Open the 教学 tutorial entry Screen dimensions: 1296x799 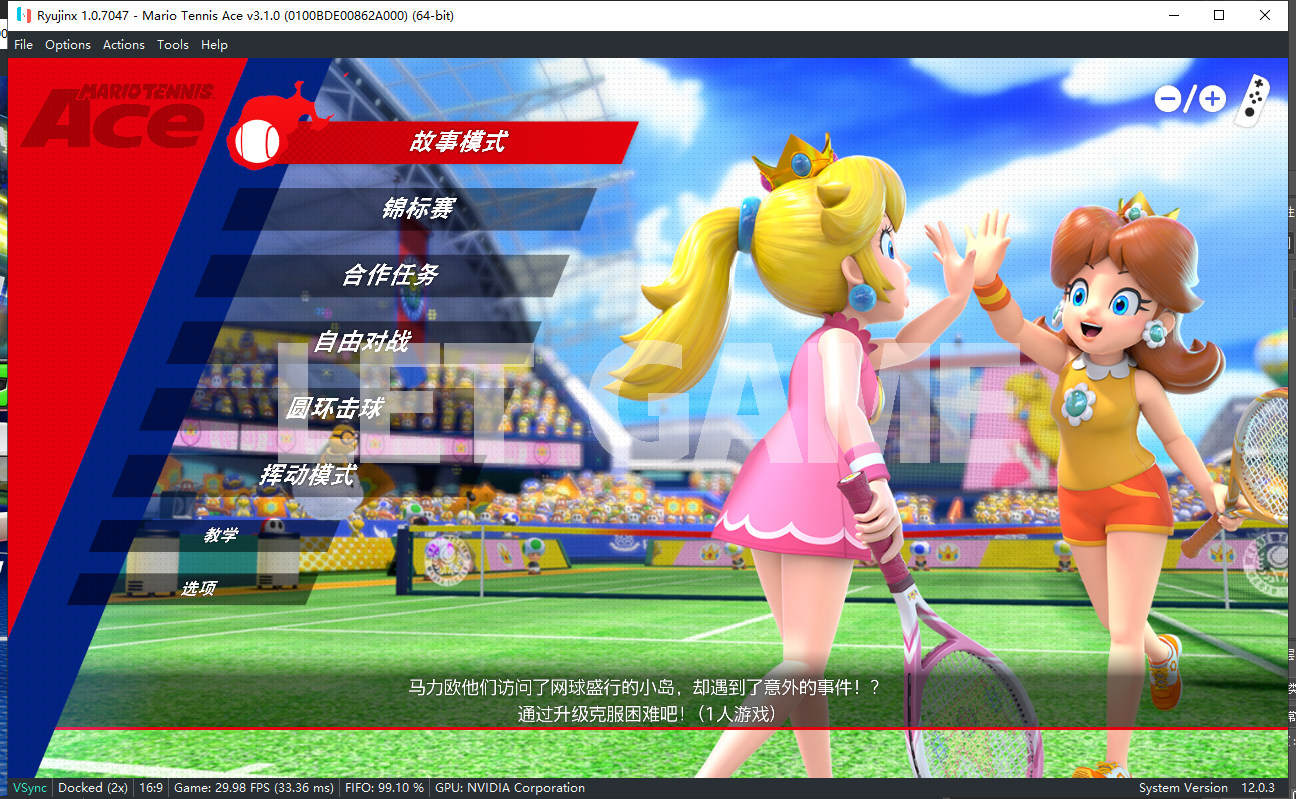click(x=221, y=535)
